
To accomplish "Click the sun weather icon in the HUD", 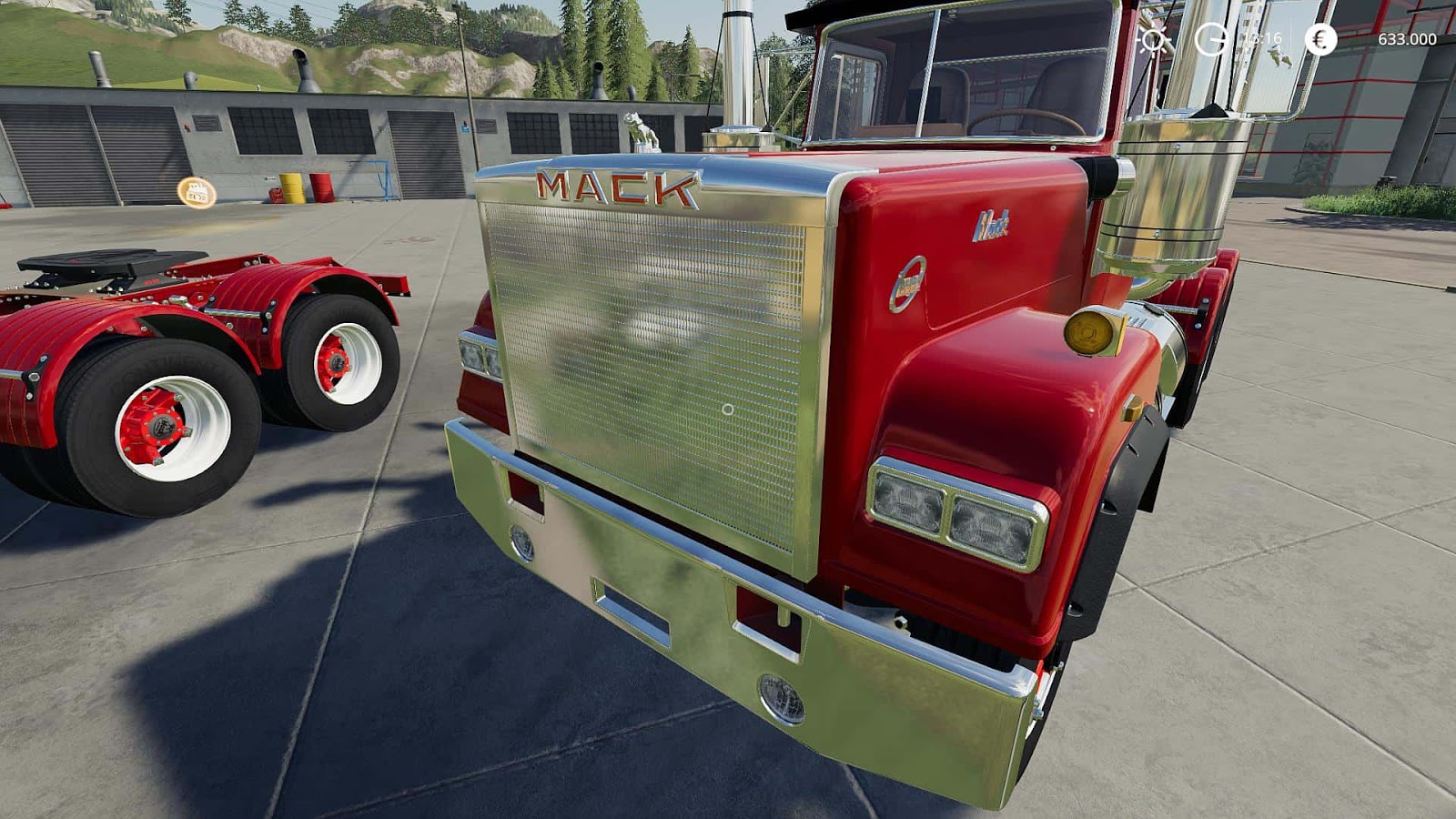I will [x=1154, y=41].
